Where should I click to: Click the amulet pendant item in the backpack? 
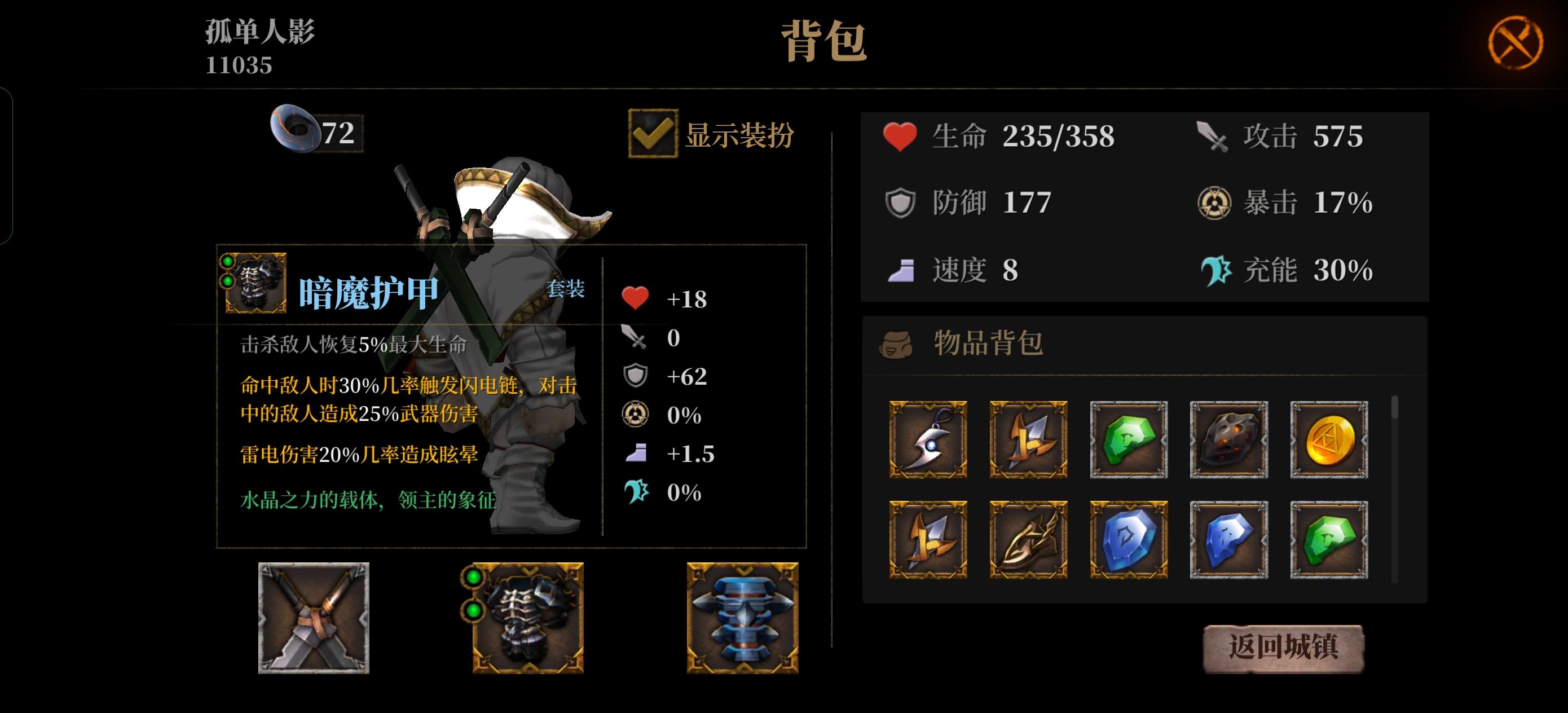pos(929,440)
